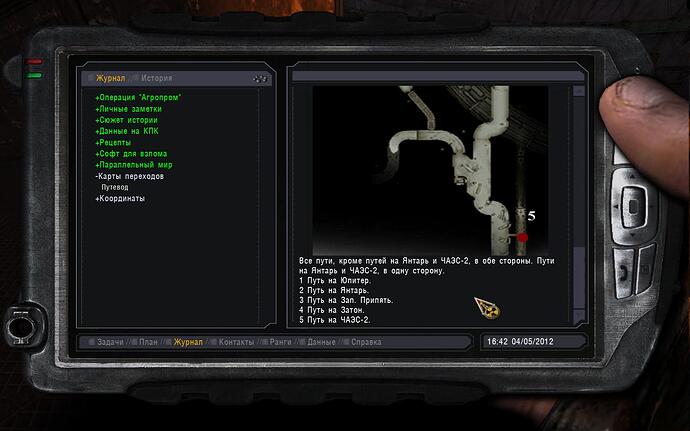Select the bottom Журнал tab
Screen dimensions: 690x431
click(x=188, y=342)
